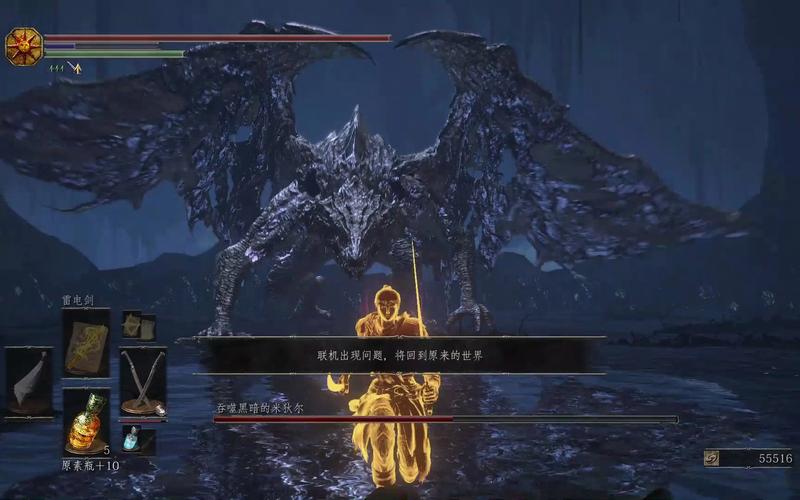This screenshot has height=500, width=800.
Task: Select the Estus Flask +10 slot
Action: pos(87,424)
